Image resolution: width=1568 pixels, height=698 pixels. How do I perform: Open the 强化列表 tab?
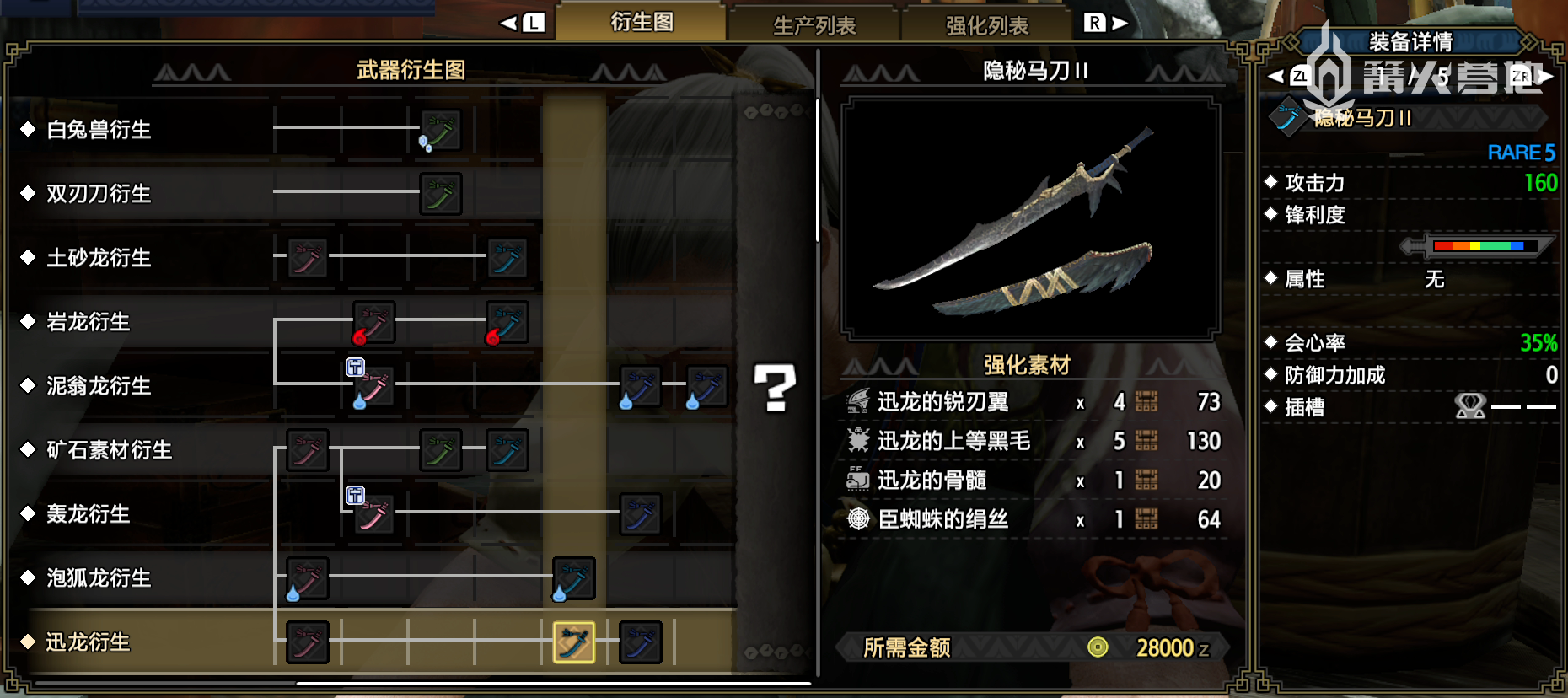point(987,25)
